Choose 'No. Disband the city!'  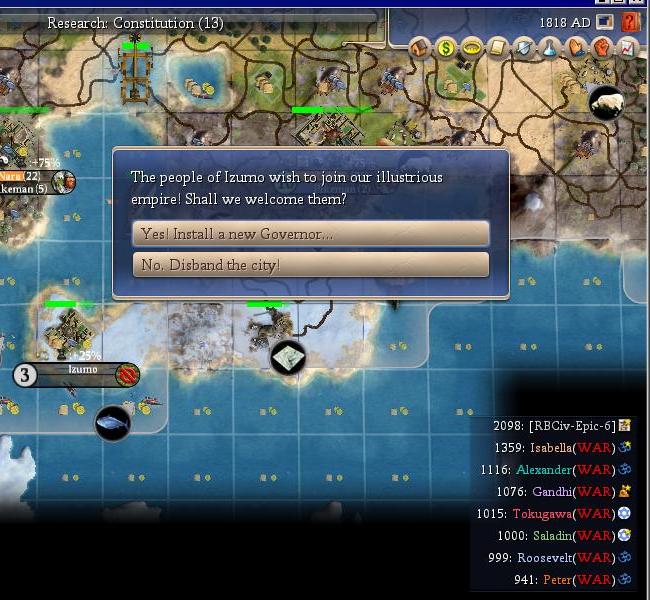310,265
